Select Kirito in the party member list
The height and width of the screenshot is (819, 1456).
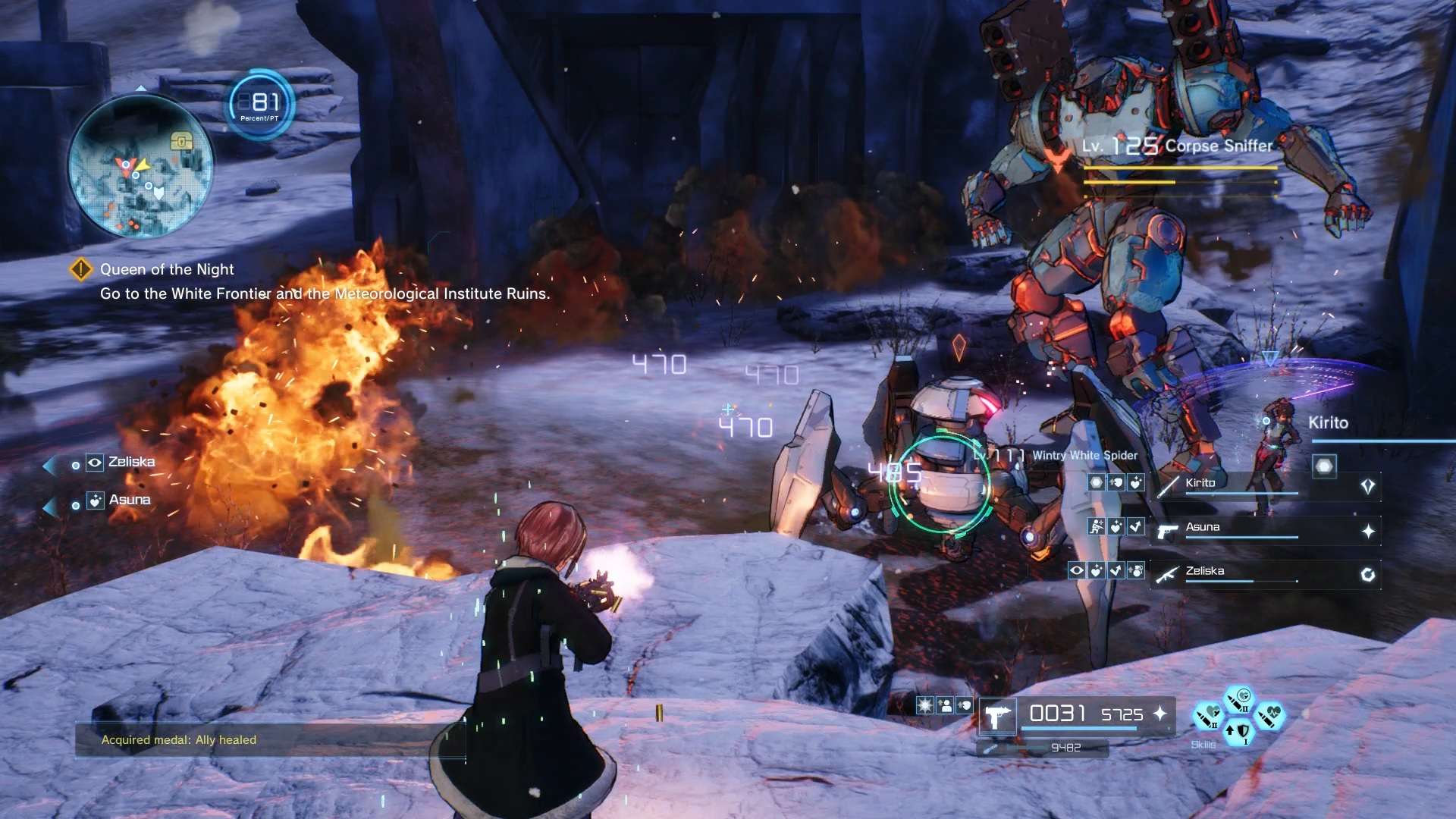click(1199, 482)
